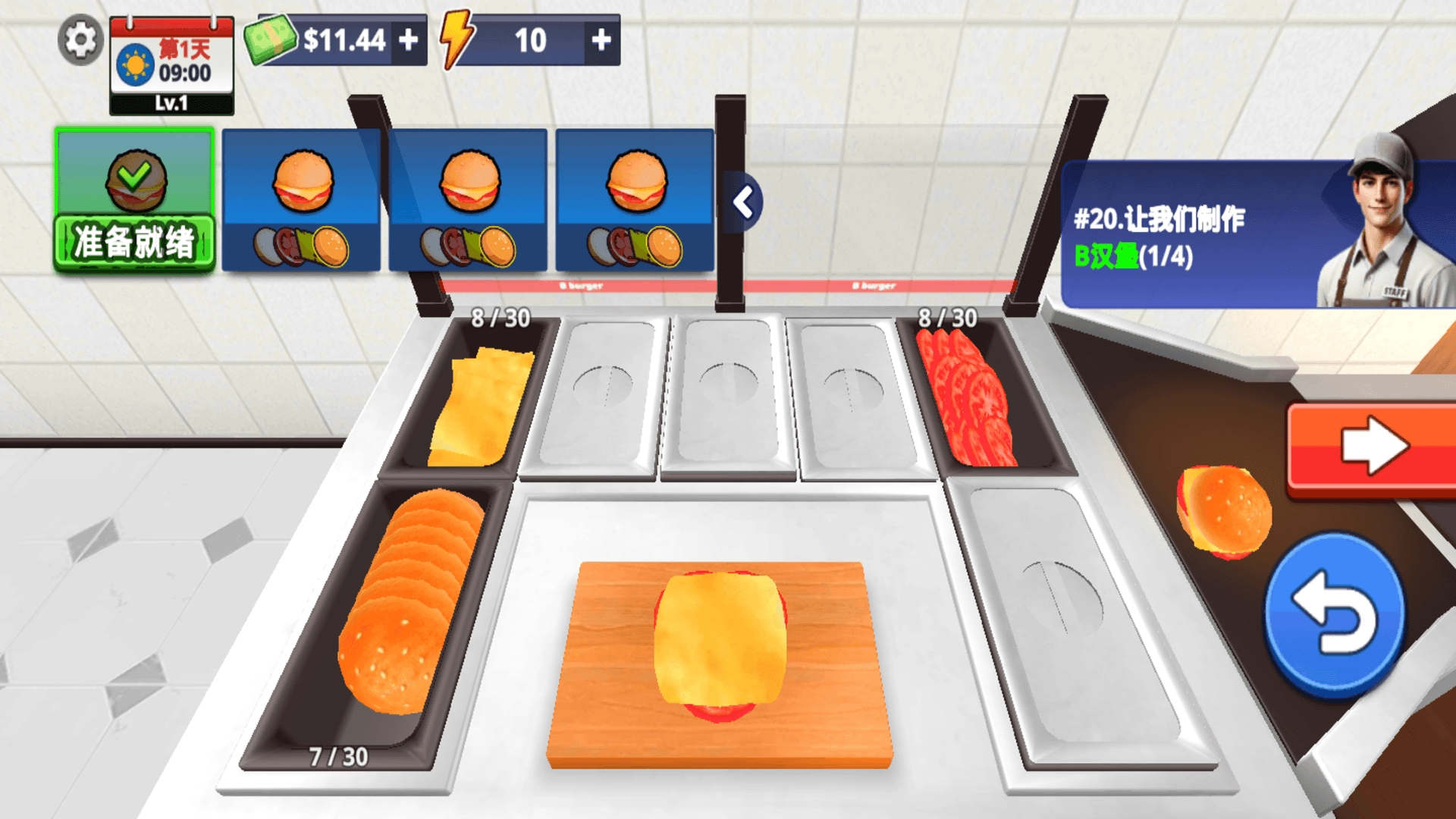The width and height of the screenshot is (1456, 819).
Task: Tap the red right-arrow button
Action: tap(1373, 447)
